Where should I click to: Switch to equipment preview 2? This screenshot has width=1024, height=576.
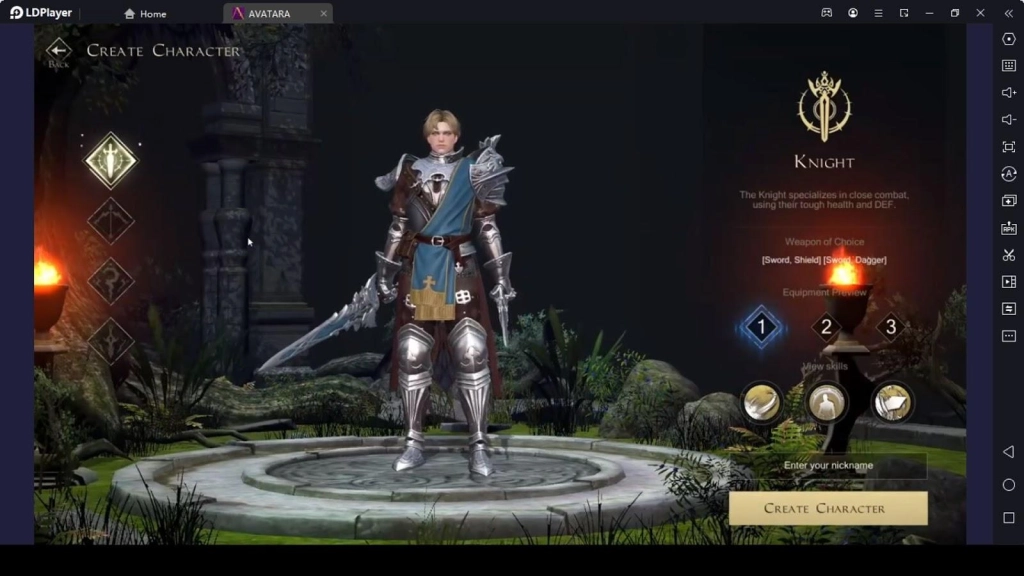pyautogui.click(x=826, y=327)
